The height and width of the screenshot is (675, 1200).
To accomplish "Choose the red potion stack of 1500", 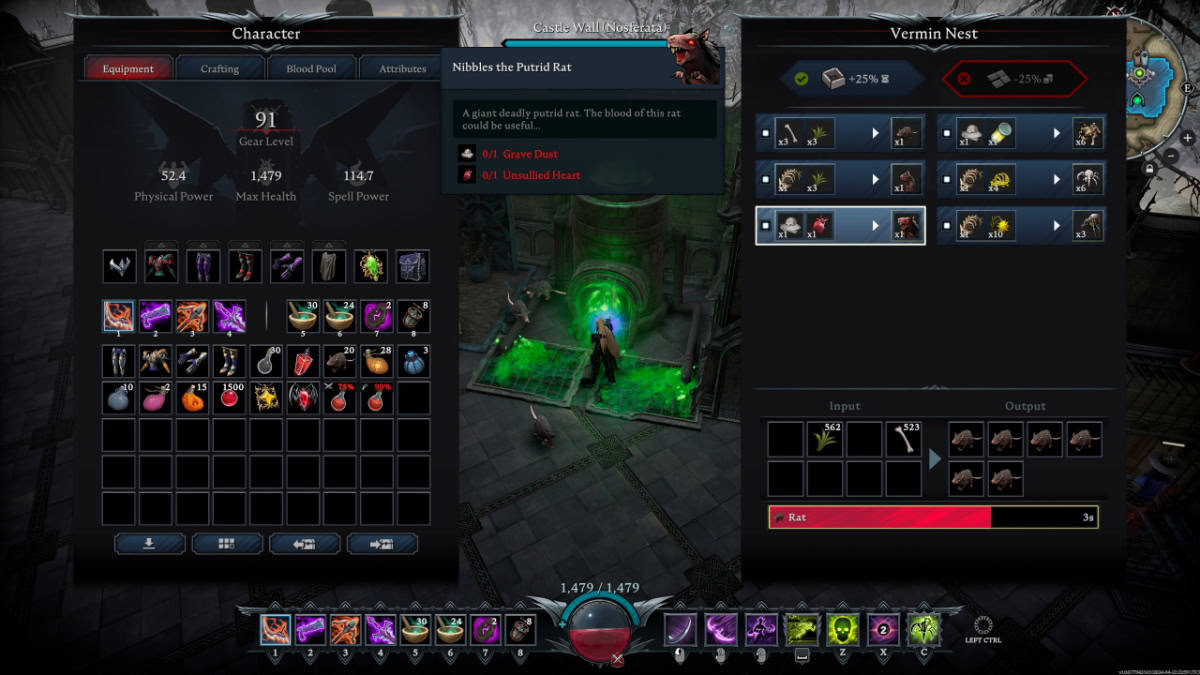I will coord(229,398).
